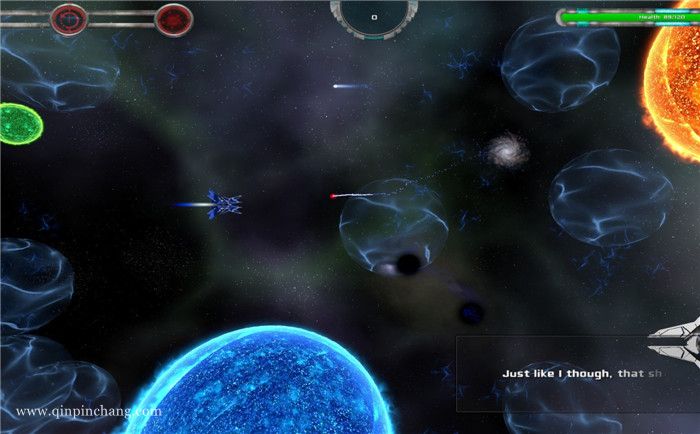700x434 pixels.
Task: Activate the red hexagon-patterned ability icon
Action: (174, 18)
